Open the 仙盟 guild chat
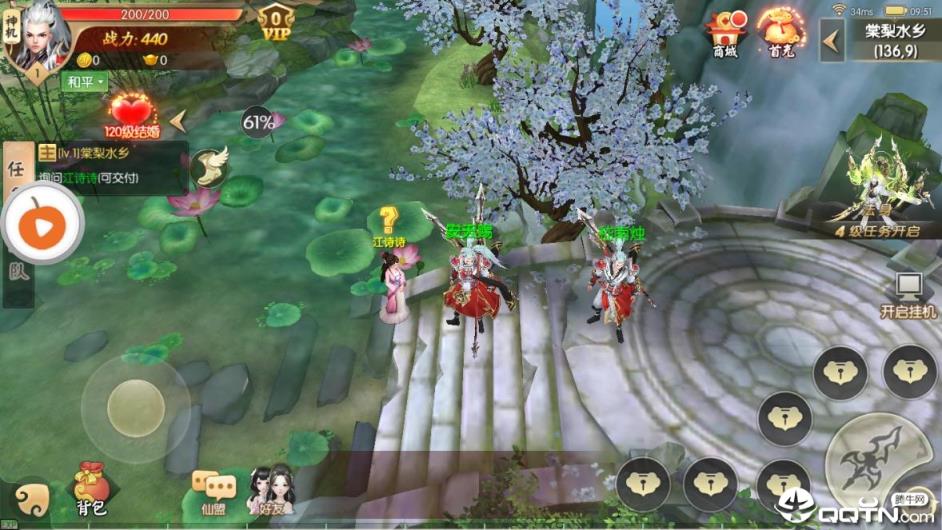The width and height of the screenshot is (942, 530). (213, 492)
